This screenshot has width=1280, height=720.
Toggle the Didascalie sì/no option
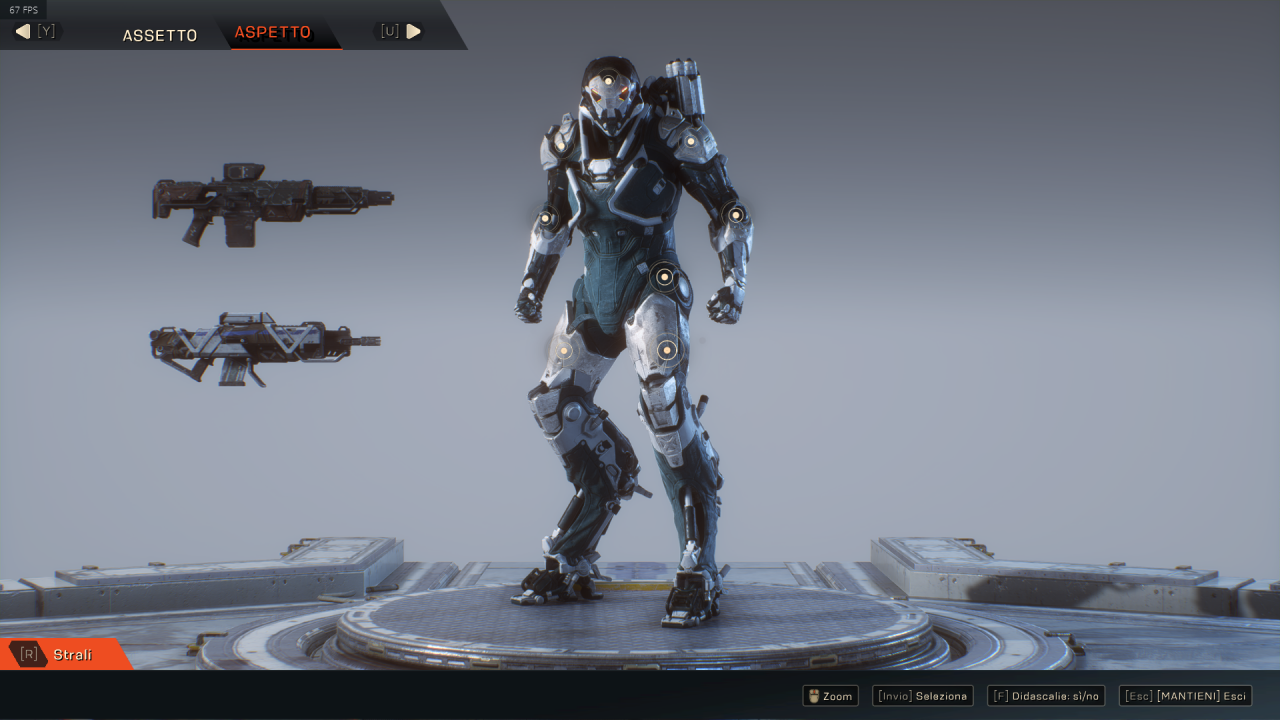[1045, 696]
